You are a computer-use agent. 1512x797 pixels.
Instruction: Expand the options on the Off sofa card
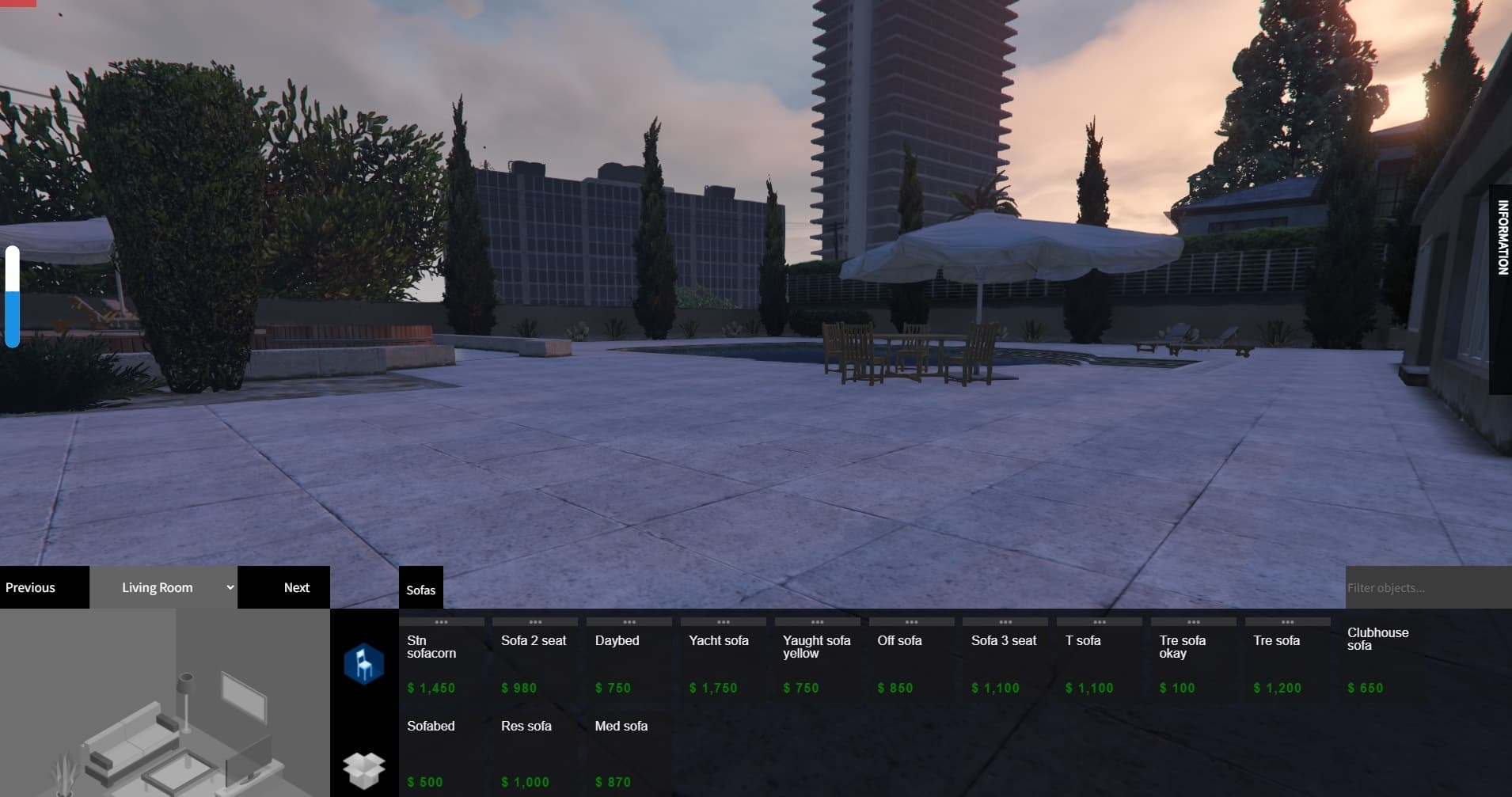(912, 622)
